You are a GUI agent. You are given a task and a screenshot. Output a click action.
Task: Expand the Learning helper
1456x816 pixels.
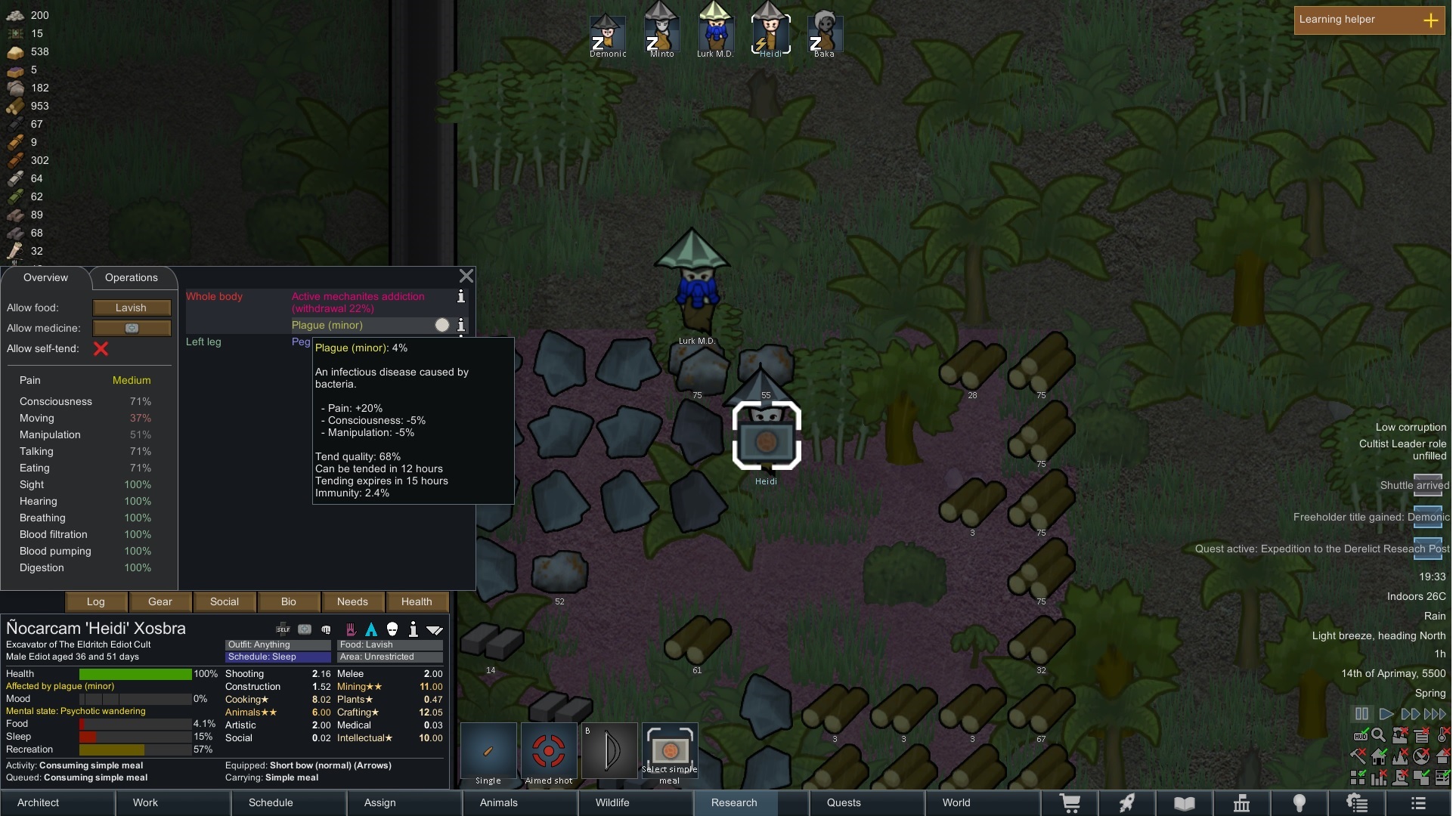click(x=1430, y=20)
